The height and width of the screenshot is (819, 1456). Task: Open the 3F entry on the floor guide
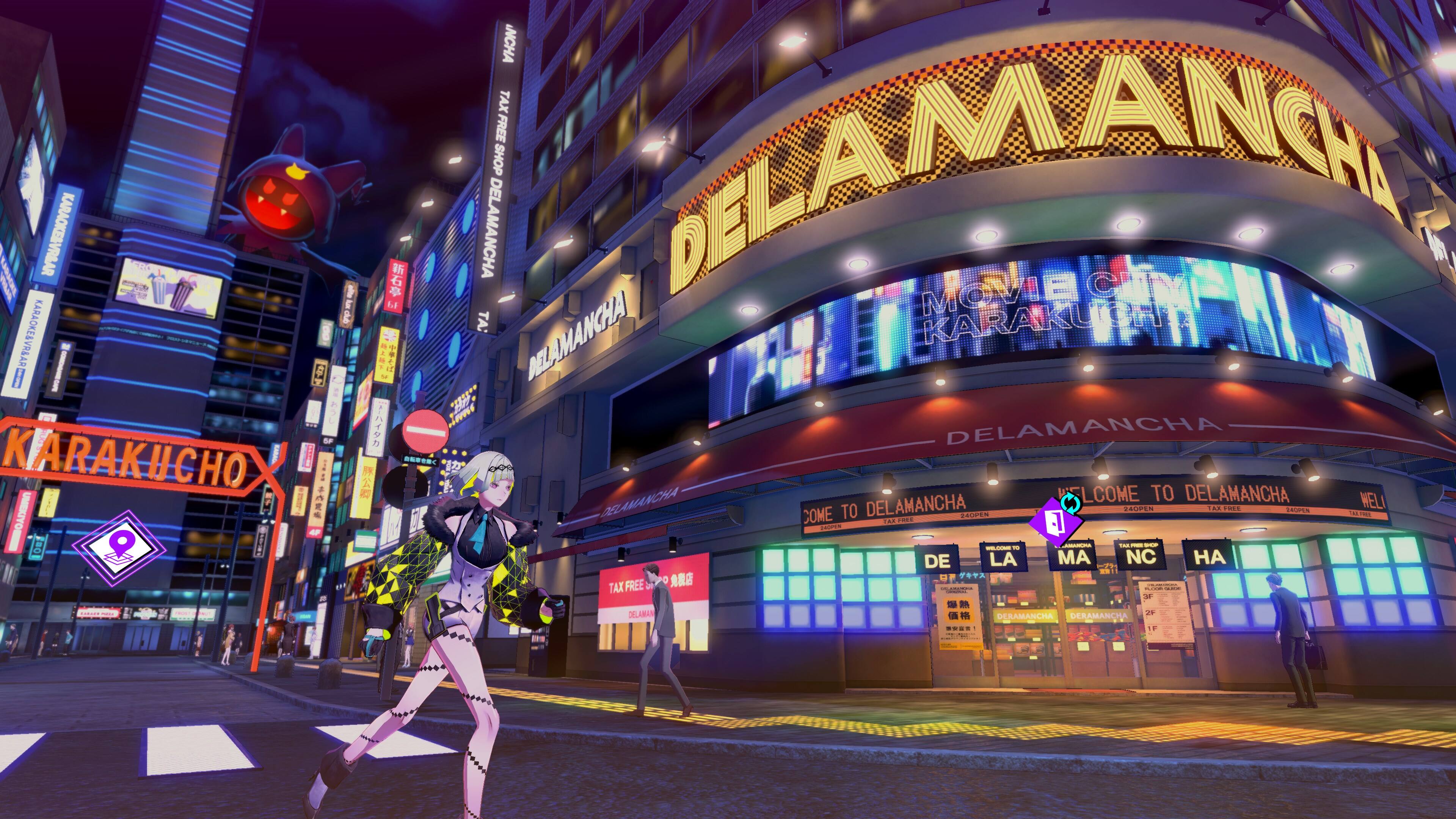[1148, 597]
